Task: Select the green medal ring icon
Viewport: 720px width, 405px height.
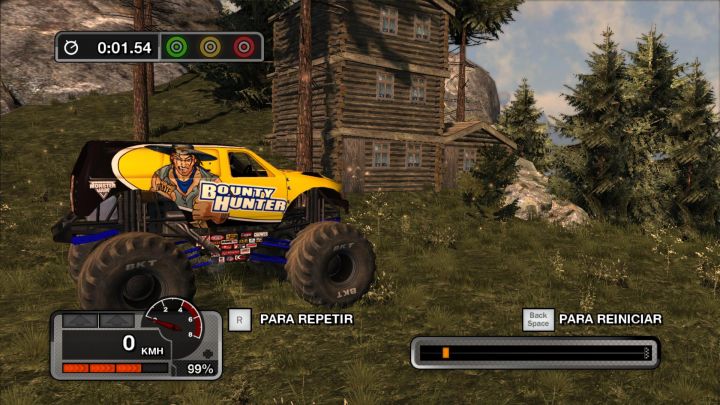Action: 177,47
